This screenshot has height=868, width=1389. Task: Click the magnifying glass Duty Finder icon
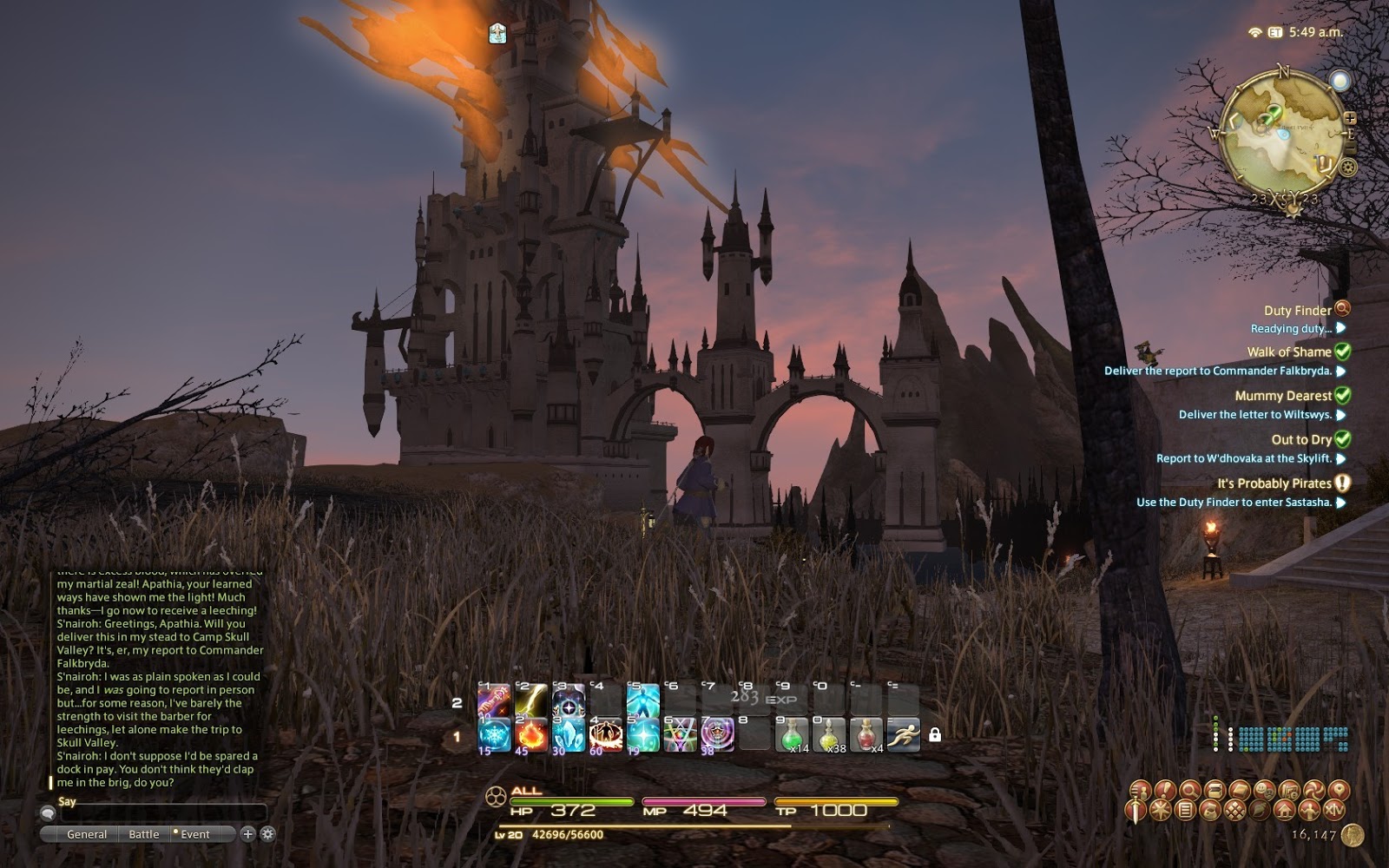click(1192, 790)
